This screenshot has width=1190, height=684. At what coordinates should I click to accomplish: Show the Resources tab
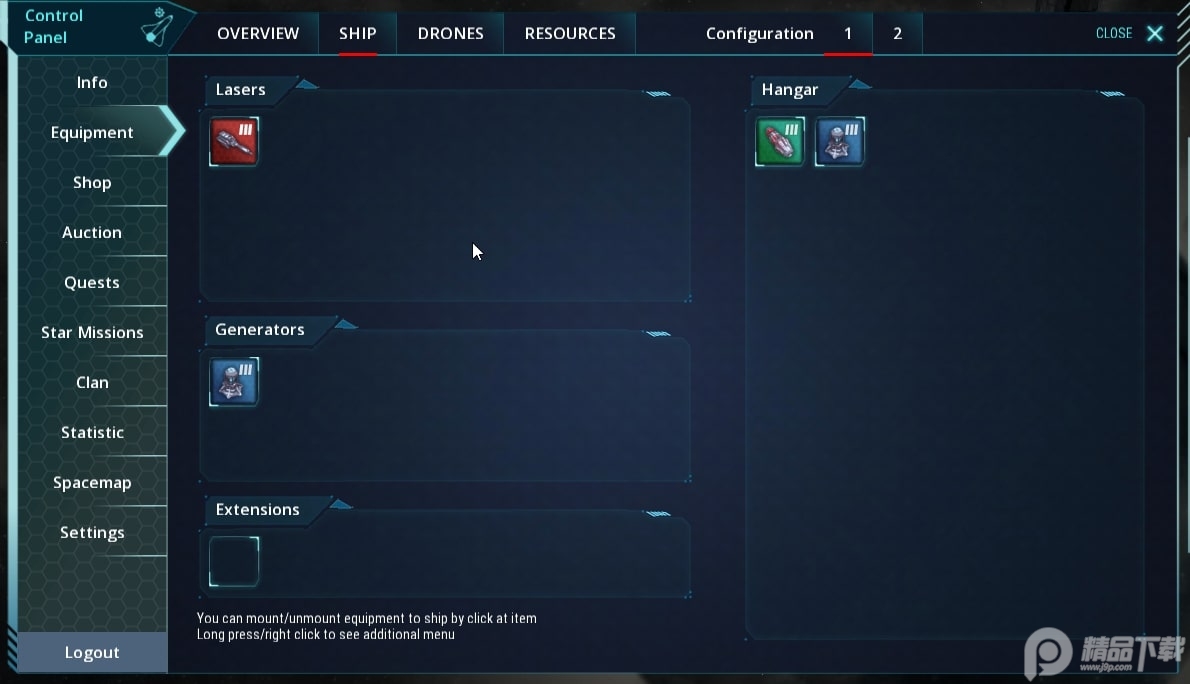pos(570,33)
